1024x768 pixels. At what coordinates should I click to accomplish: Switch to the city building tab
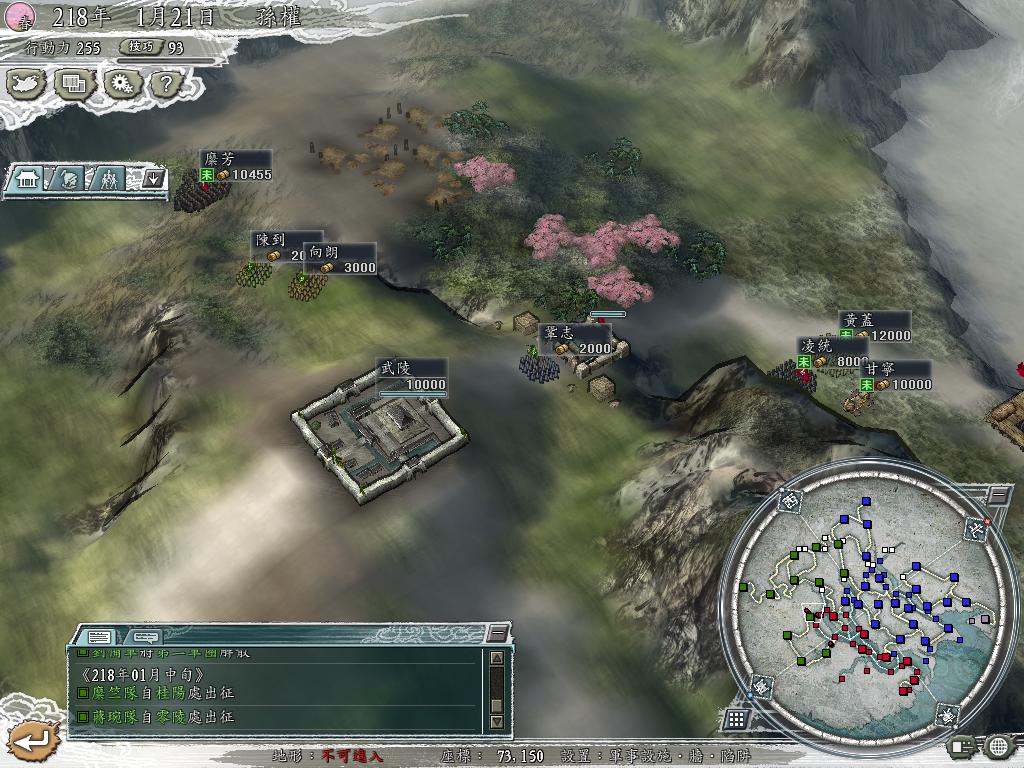pyautogui.click(x=26, y=179)
